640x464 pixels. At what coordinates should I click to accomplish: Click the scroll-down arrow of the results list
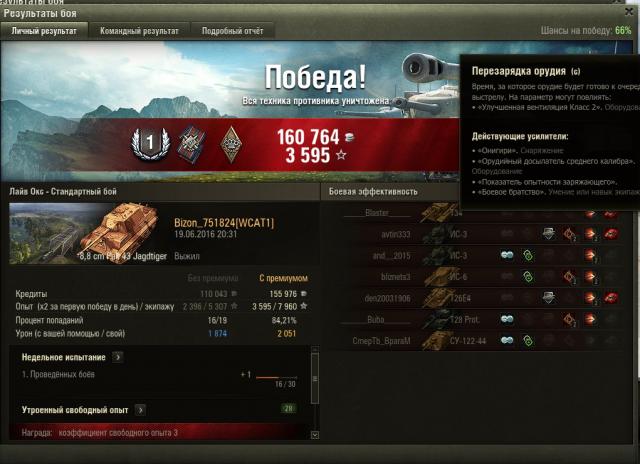click(315, 435)
